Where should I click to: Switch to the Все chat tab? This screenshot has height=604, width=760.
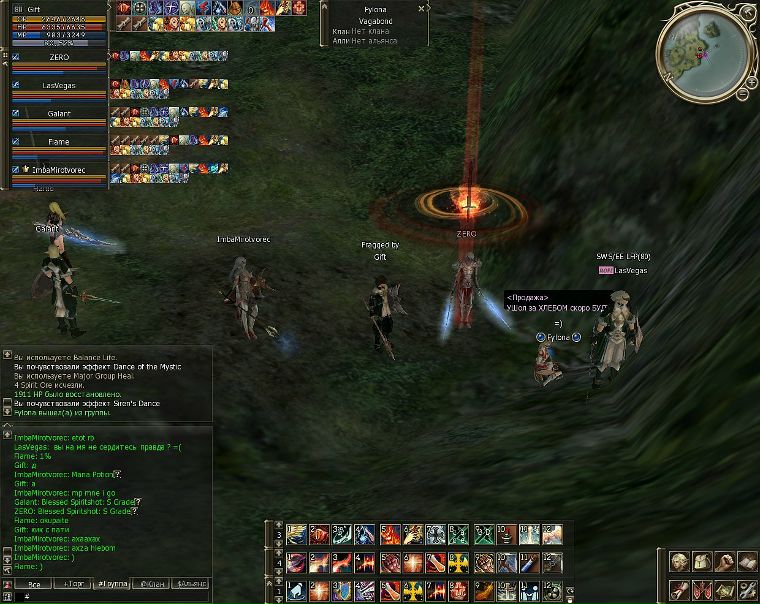pos(34,583)
